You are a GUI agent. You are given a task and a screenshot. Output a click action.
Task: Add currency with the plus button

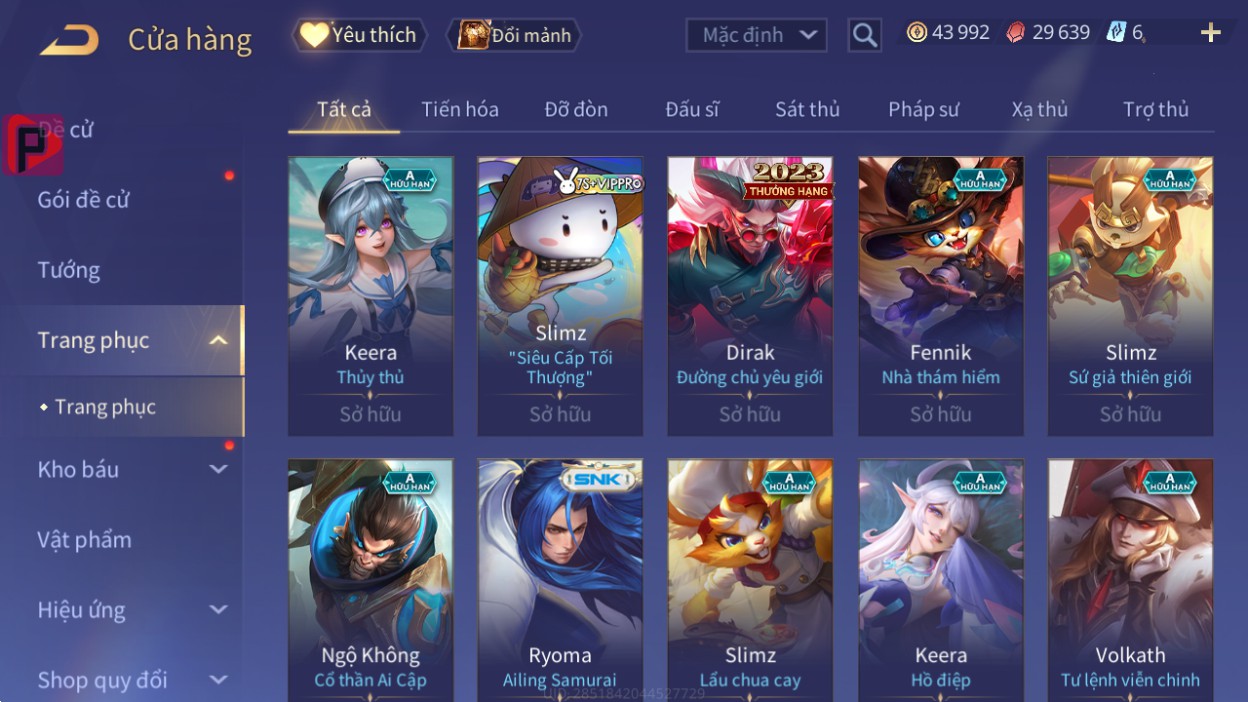[1210, 33]
